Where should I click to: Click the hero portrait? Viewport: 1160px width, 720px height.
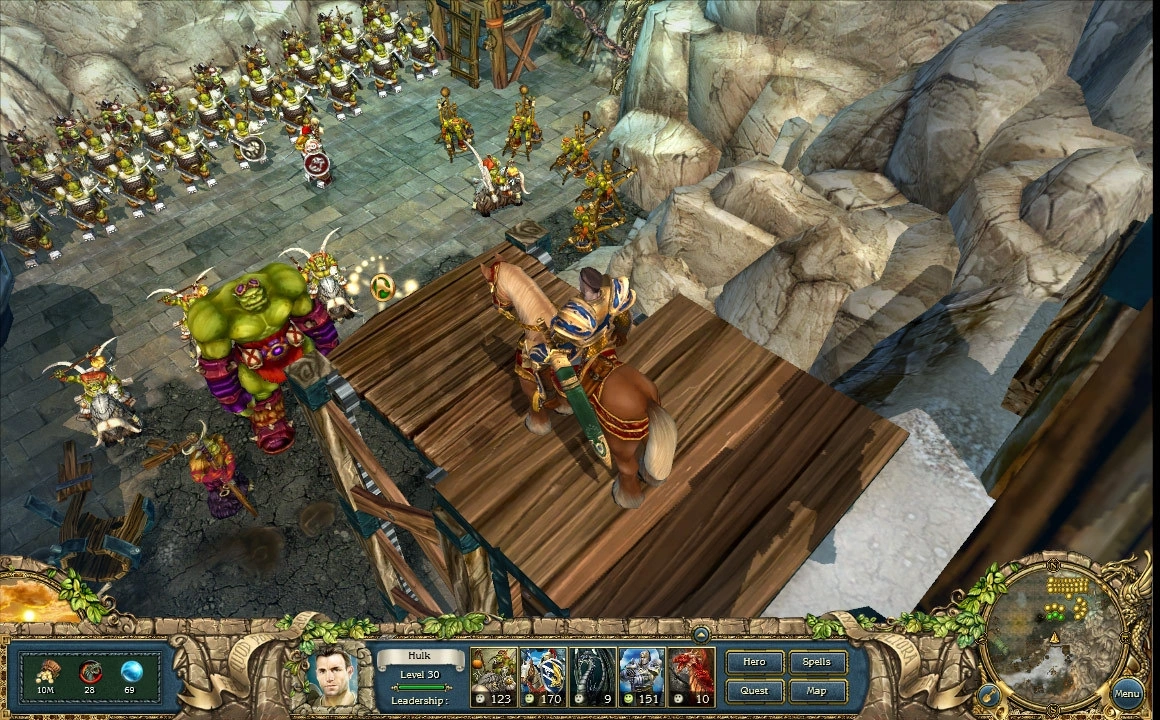[332, 675]
